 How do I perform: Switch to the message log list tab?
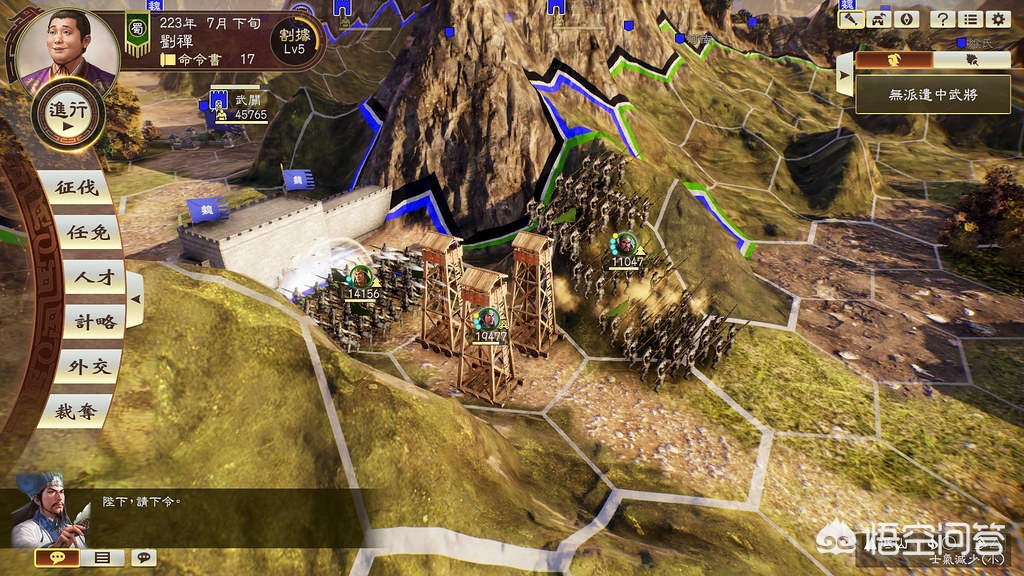pos(101,557)
